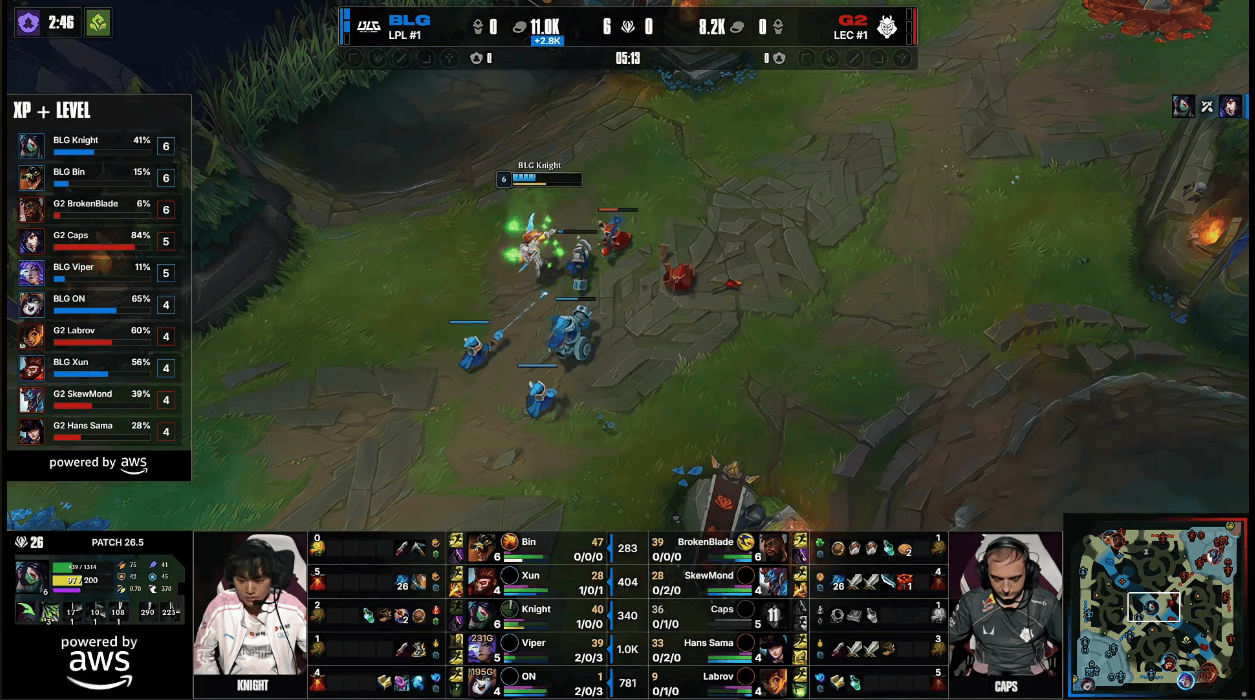
Task: Click the BLG team logo in scorebar
Action: tap(368, 26)
